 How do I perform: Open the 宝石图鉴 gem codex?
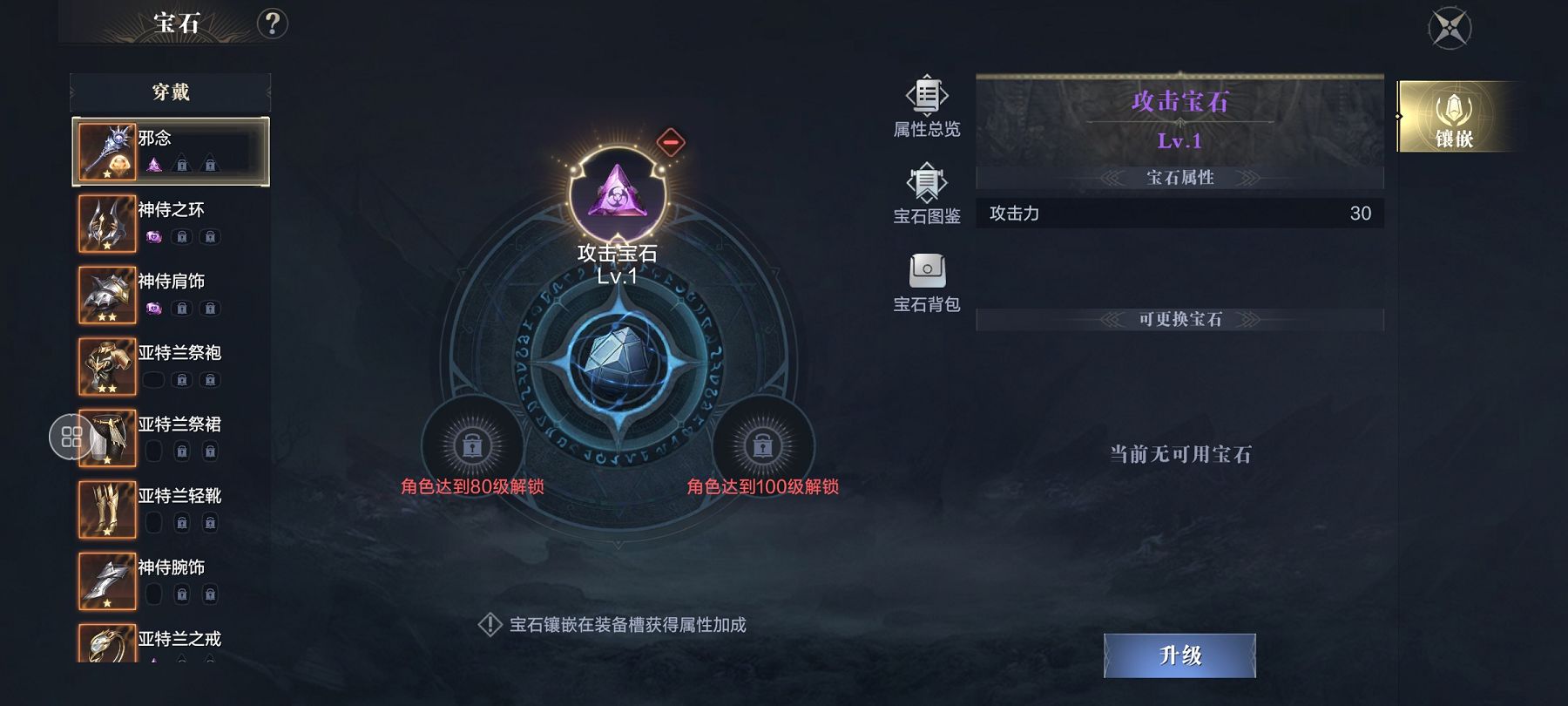926,193
